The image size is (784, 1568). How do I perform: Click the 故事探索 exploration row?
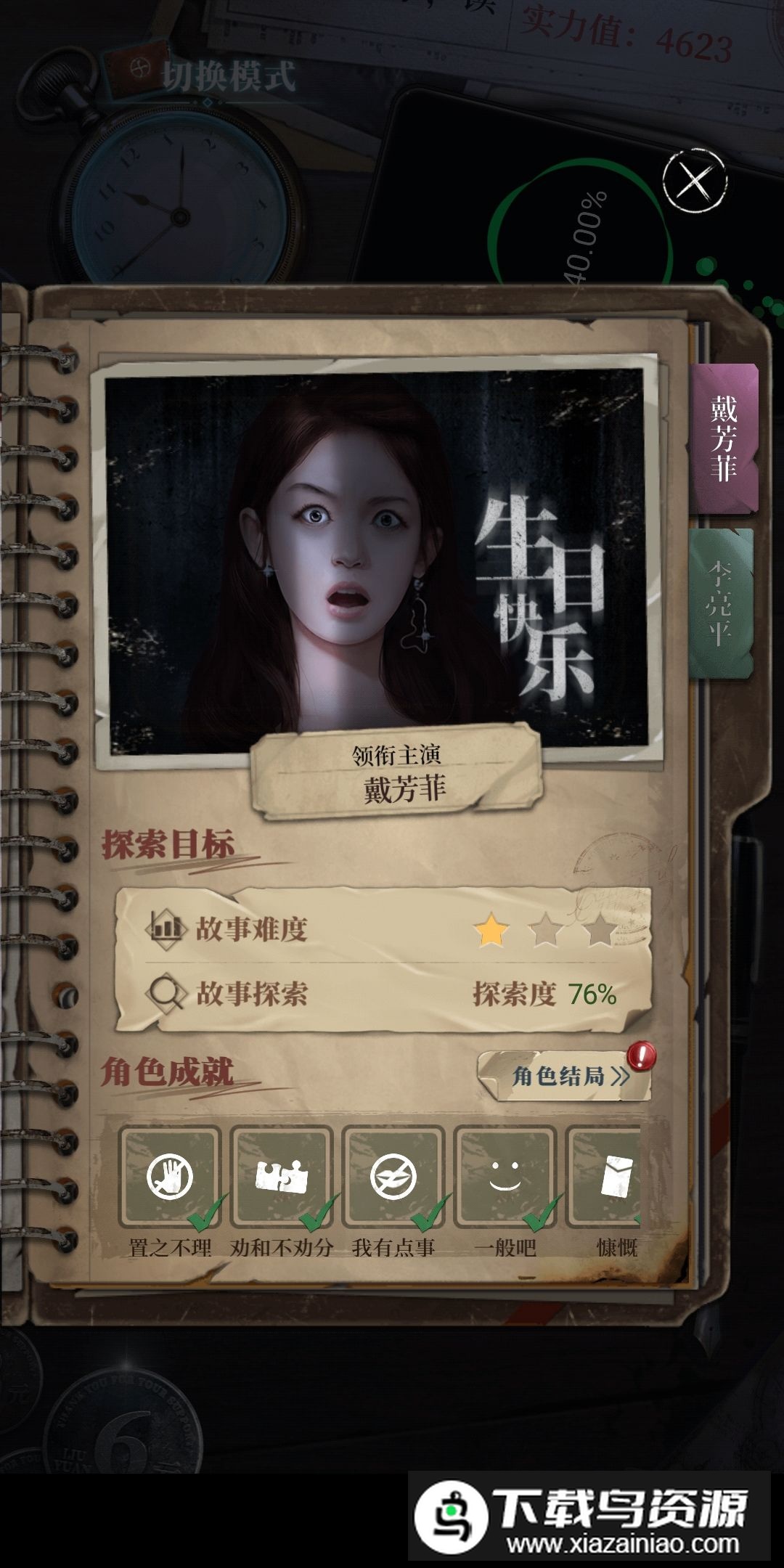tap(383, 994)
